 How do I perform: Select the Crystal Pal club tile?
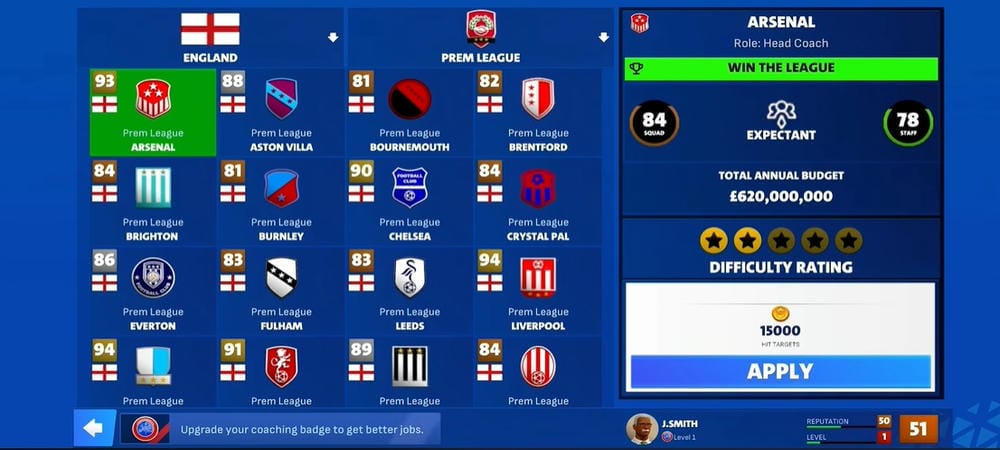click(x=537, y=202)
